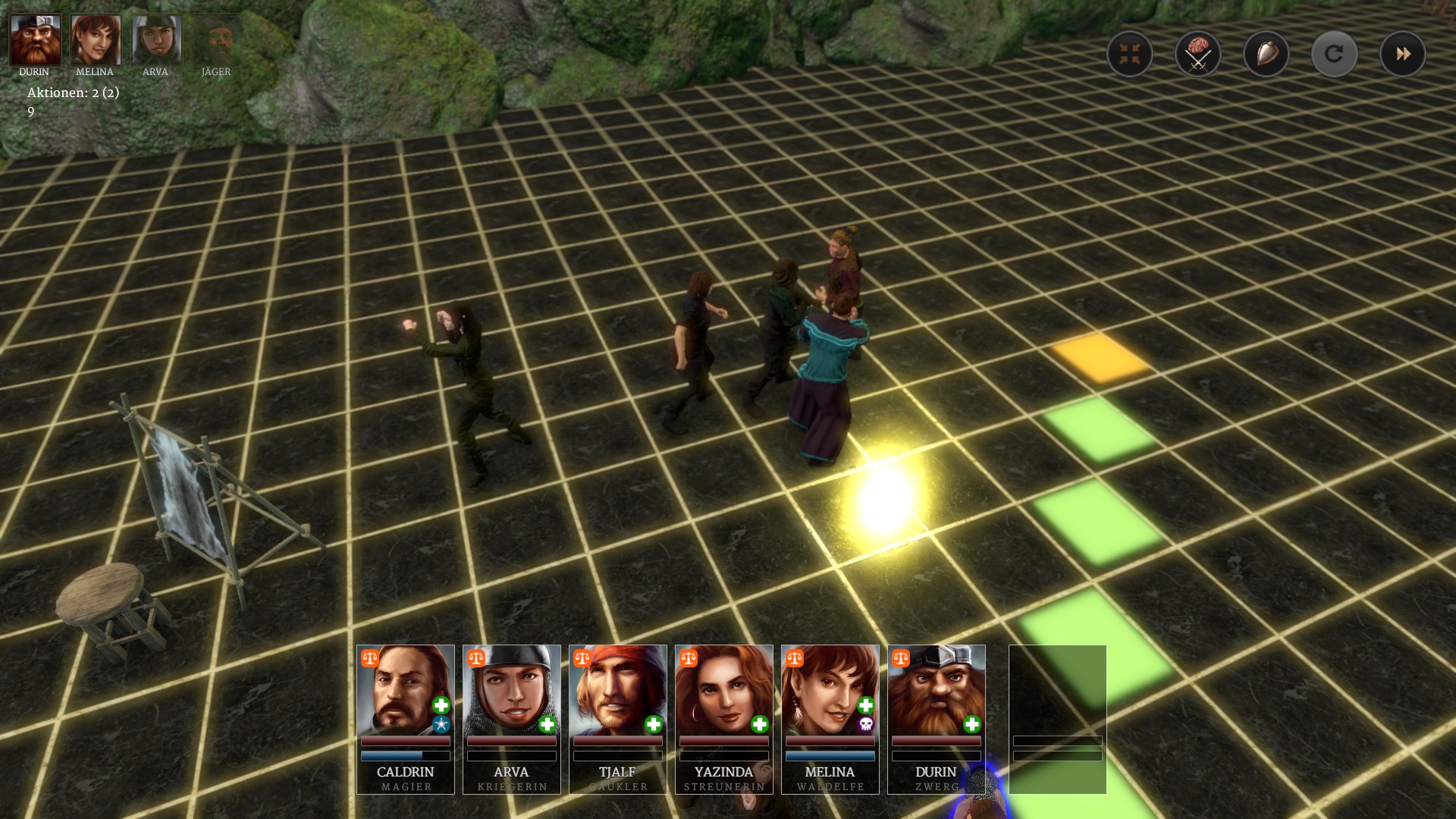Pick Yazinda the Streunerin card
The height and width of the screenshot is (819, 1456).
pos(723,717)
